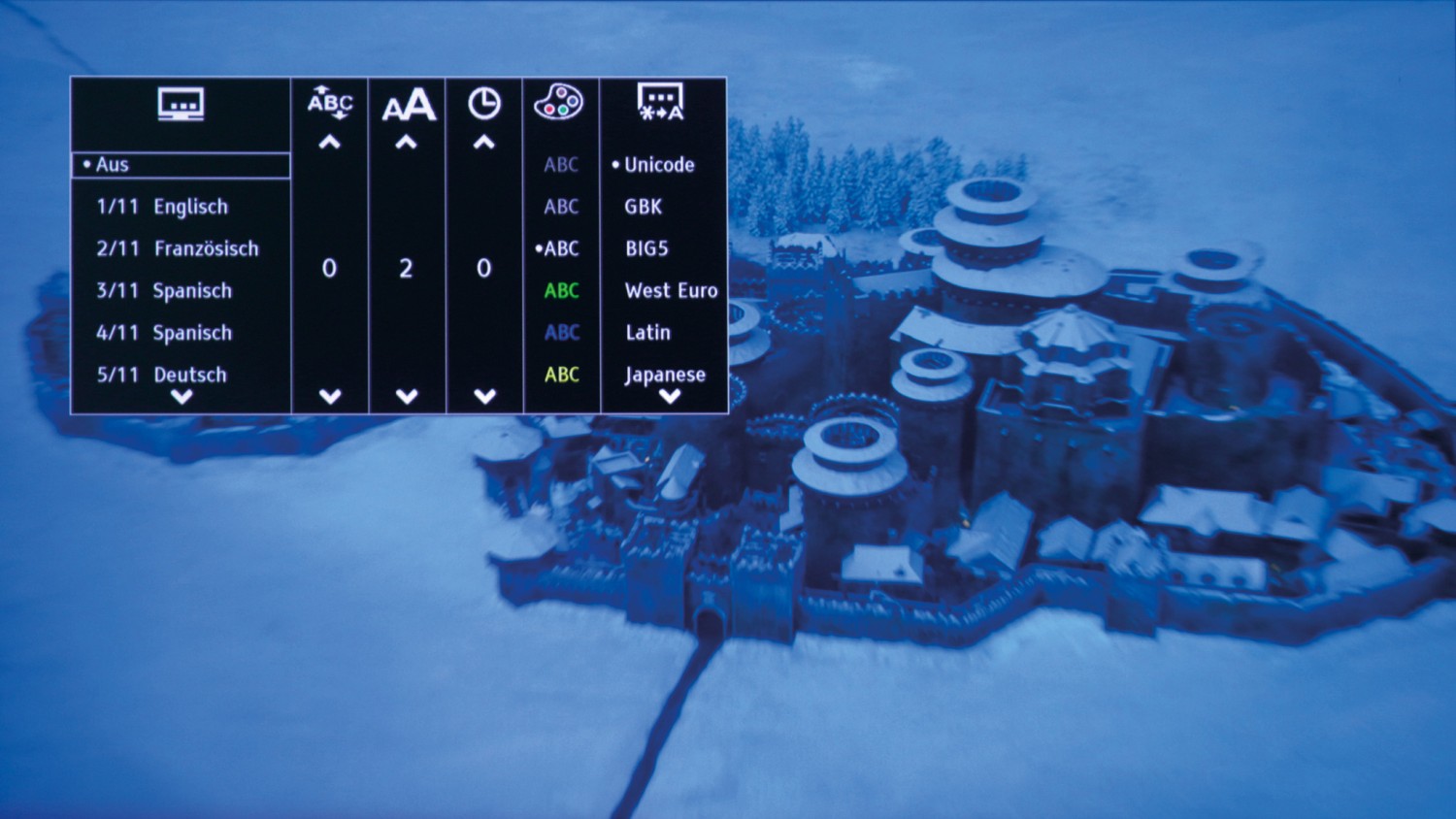Choose the 4/11 Spanisch subtitle track

(164, 333)
